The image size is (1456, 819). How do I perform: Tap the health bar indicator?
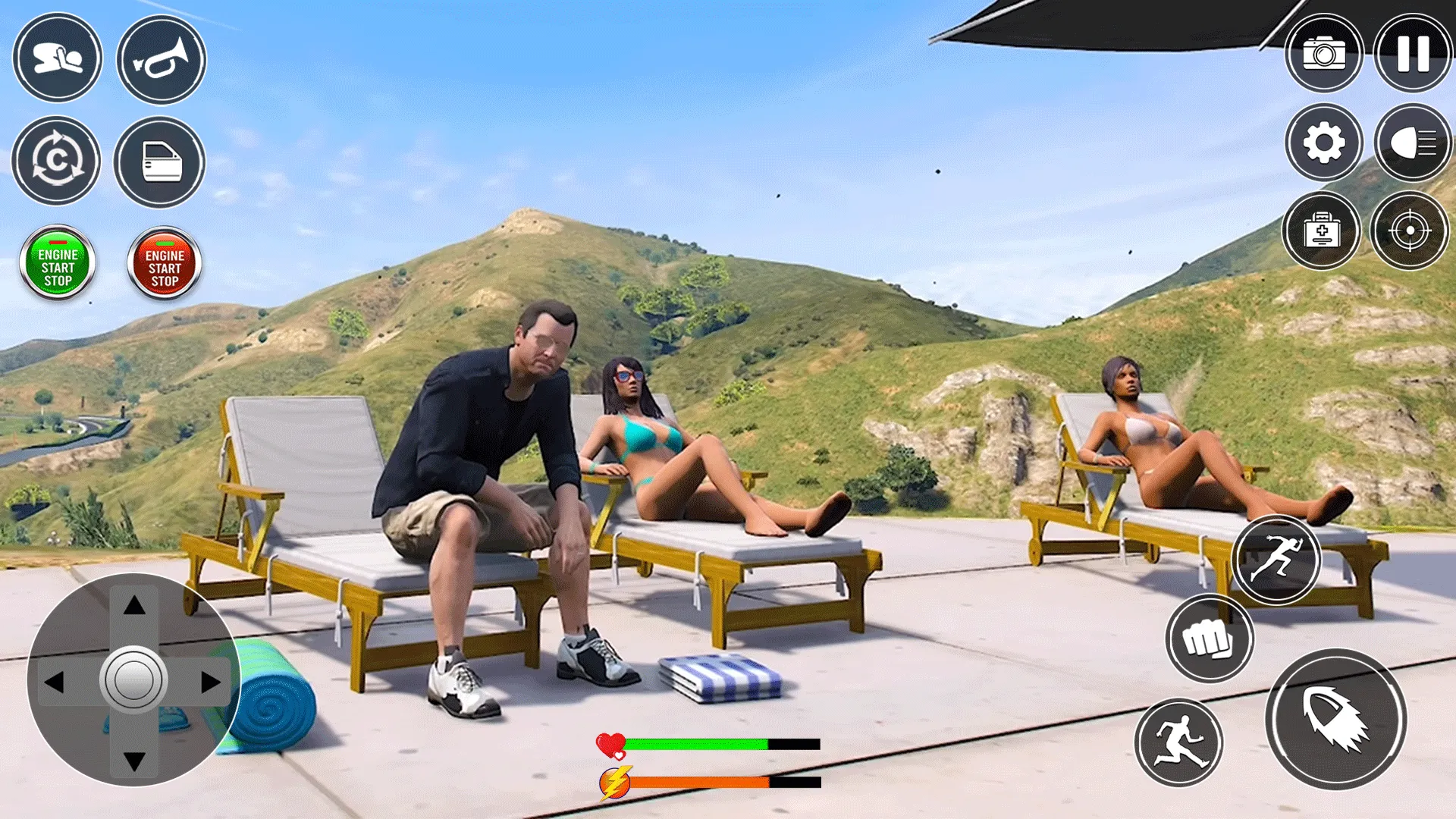(x=705, y=745)
